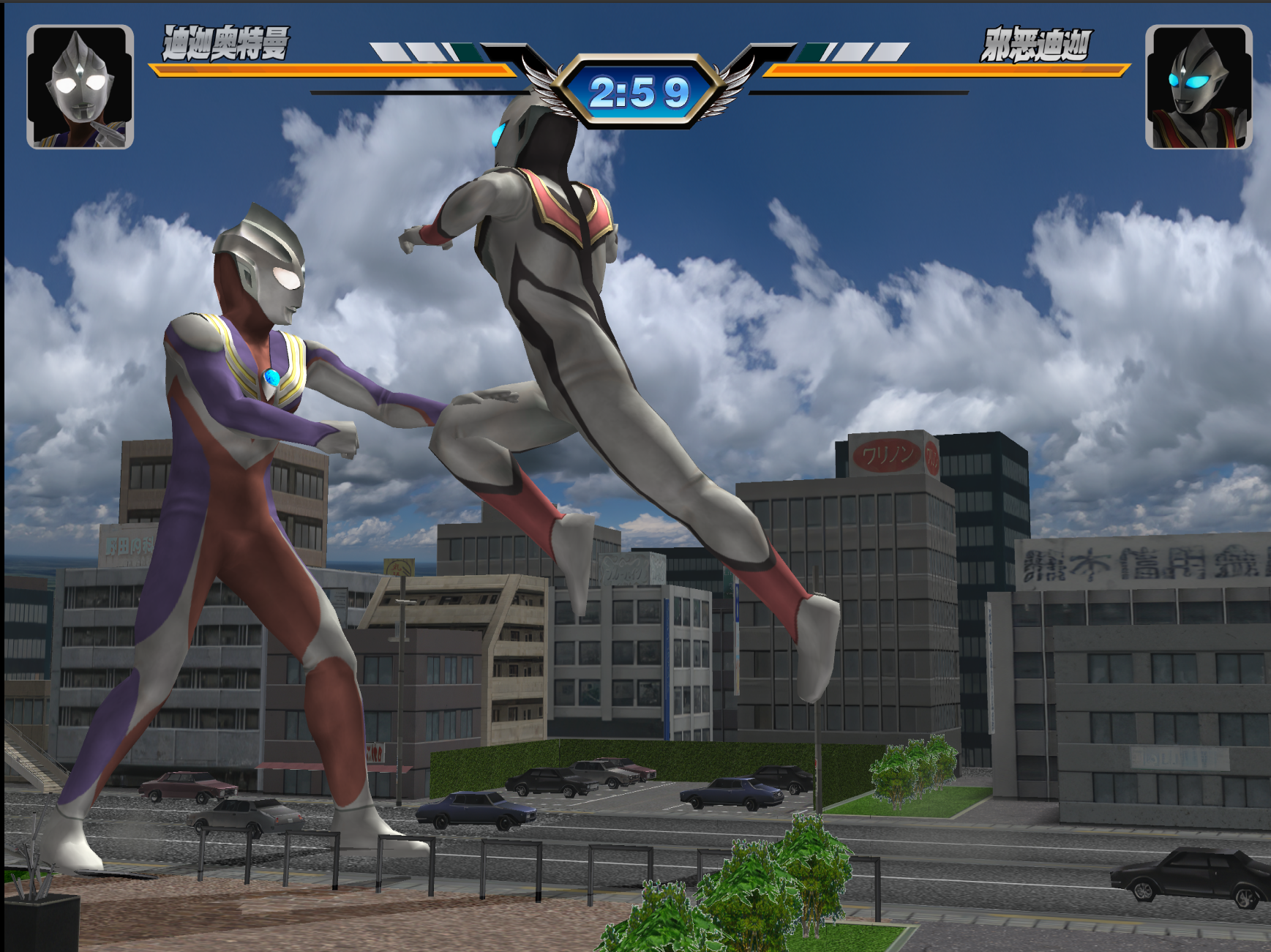Toggle the first green segment of Tiga's gauge

coord(467,53)
